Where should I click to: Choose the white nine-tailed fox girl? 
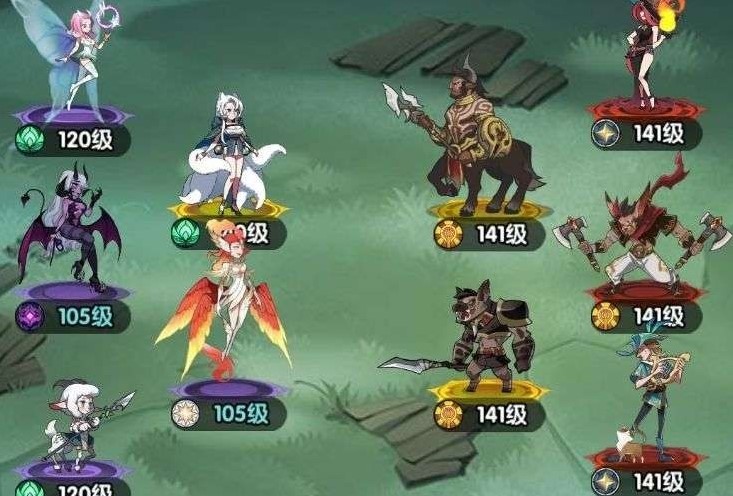click(228, 150)
